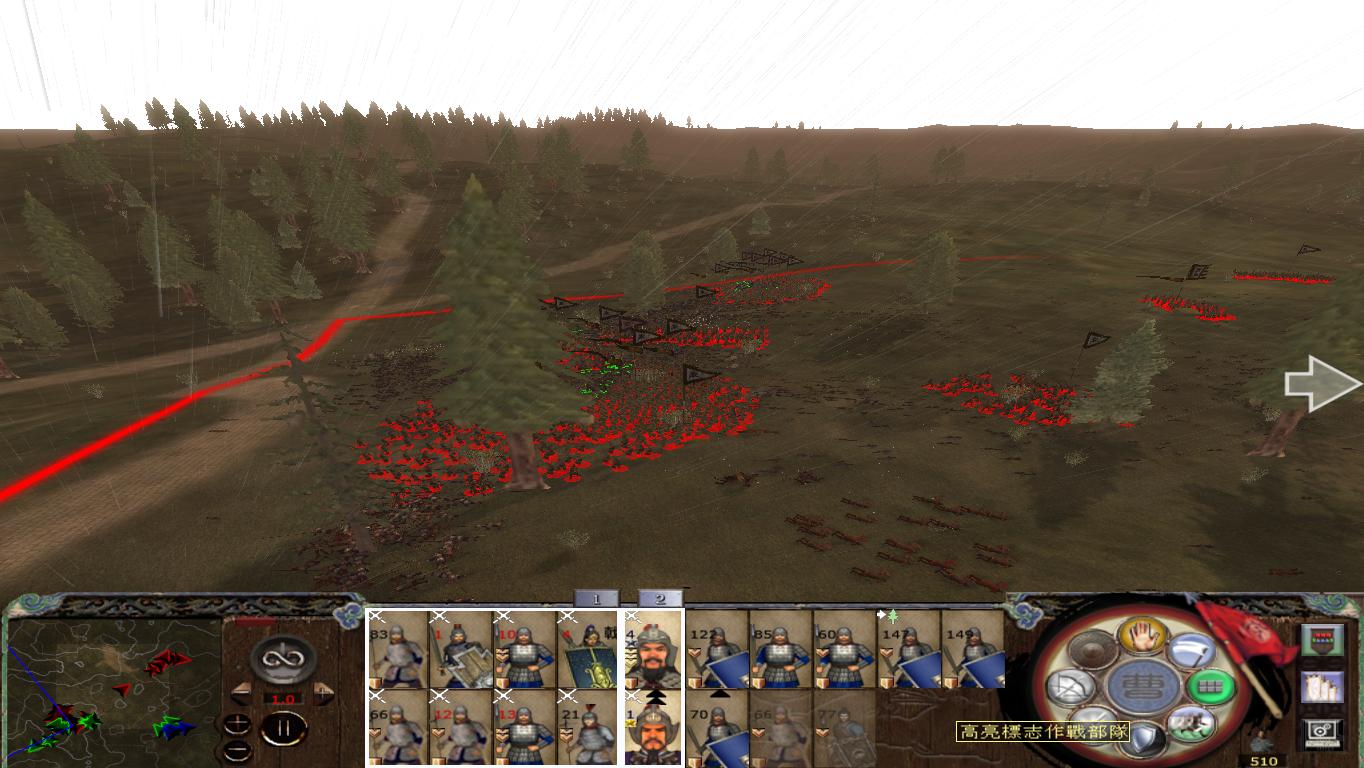
Task: Toggle the camera snapshot button bottom right
Action: (x=1320, y=734)
